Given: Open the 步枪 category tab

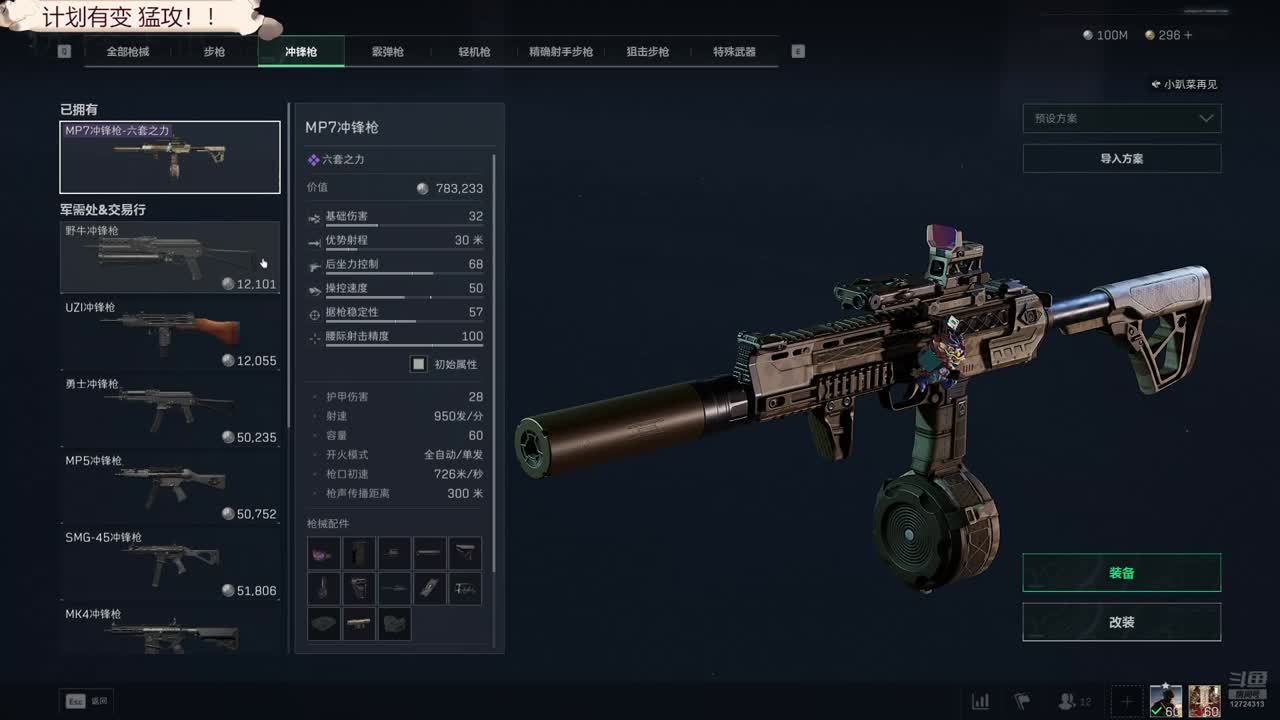Looking at the screenshot, I should click(214, 52).
